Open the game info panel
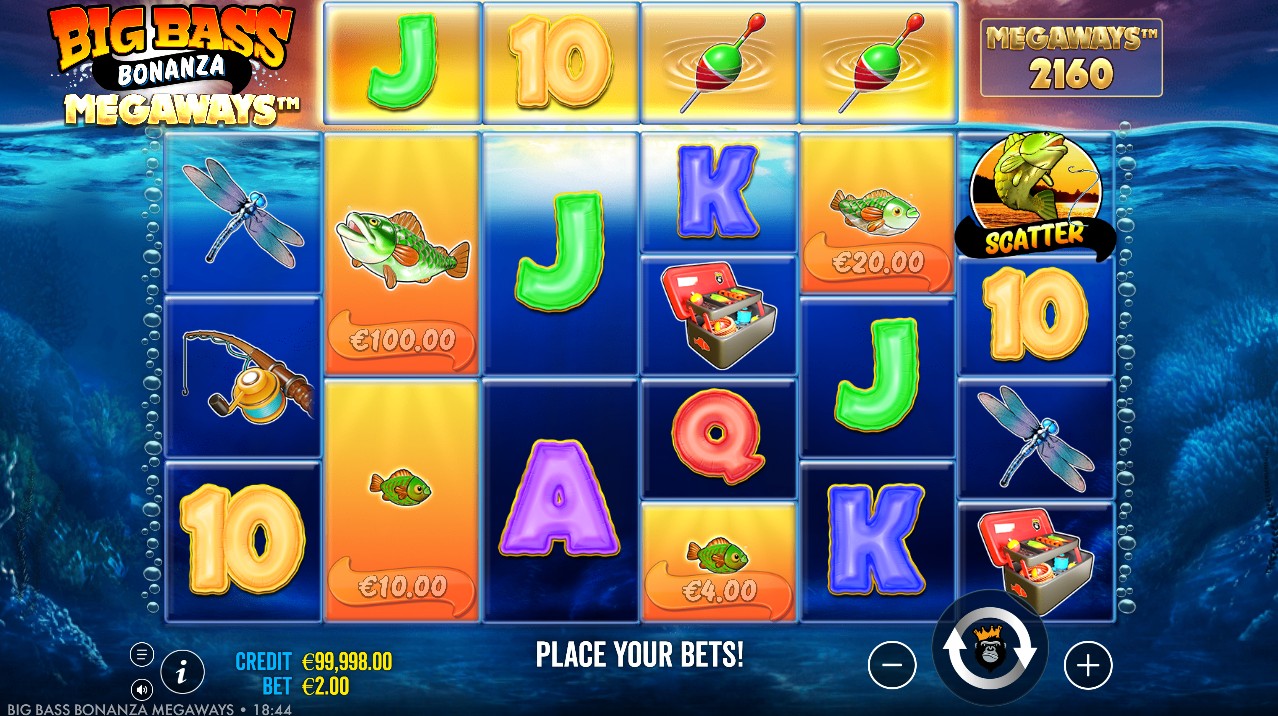 click(182, 672)
